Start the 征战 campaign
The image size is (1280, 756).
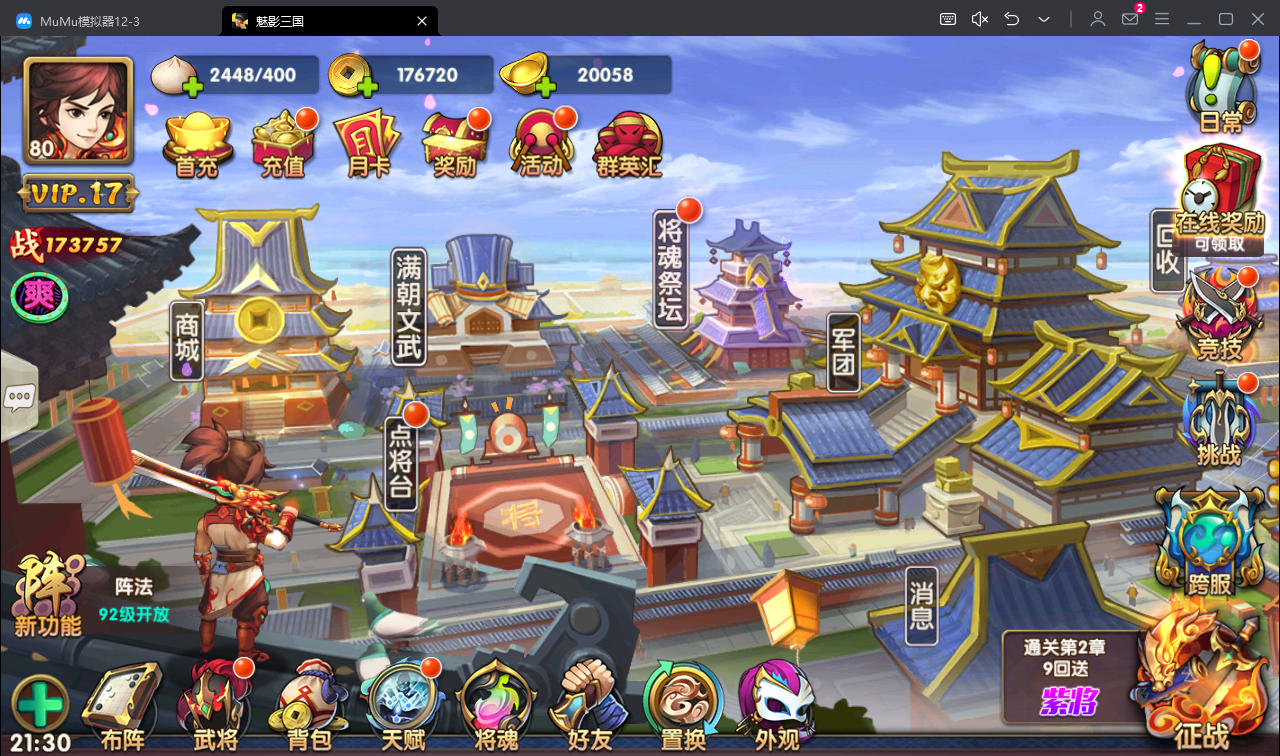coord(1202,690)
